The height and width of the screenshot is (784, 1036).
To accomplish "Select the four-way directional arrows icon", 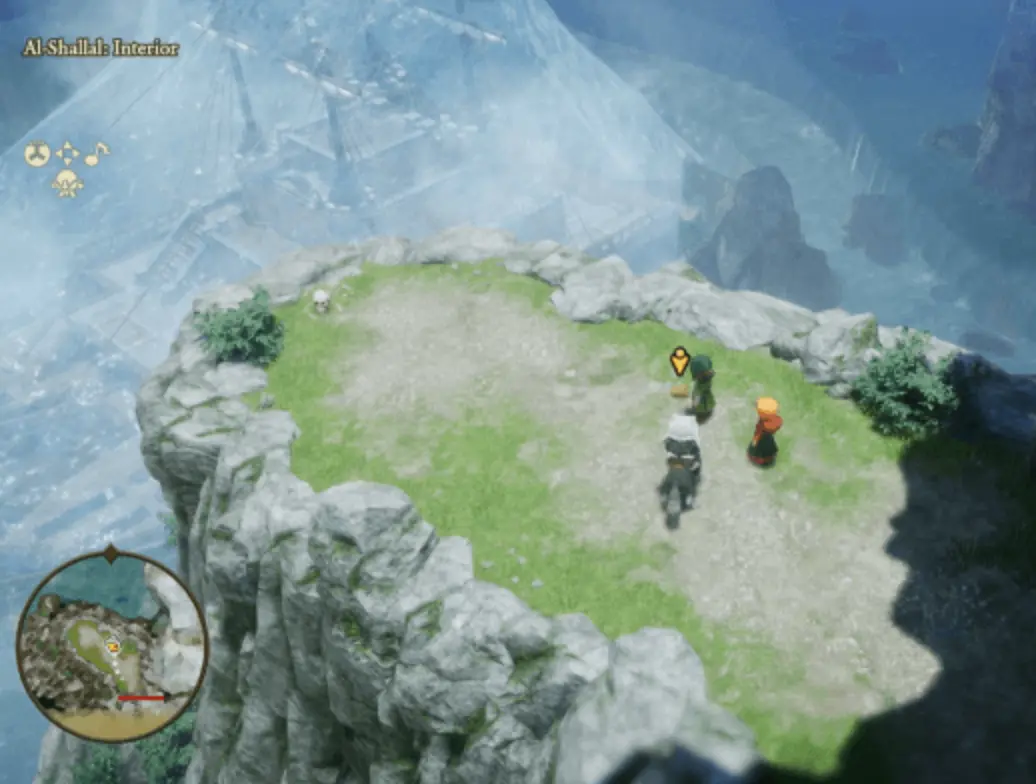I will tap(67, 153).
